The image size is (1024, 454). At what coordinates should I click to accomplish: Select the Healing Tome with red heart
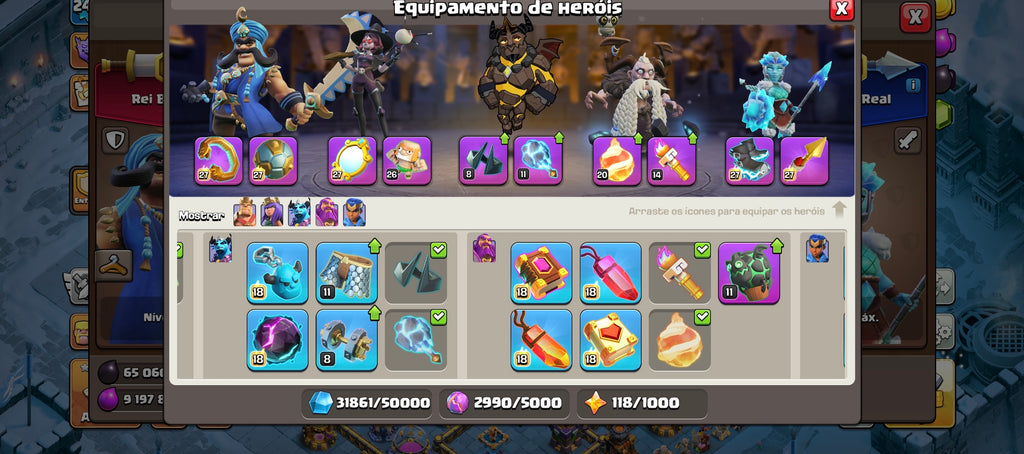610,340
